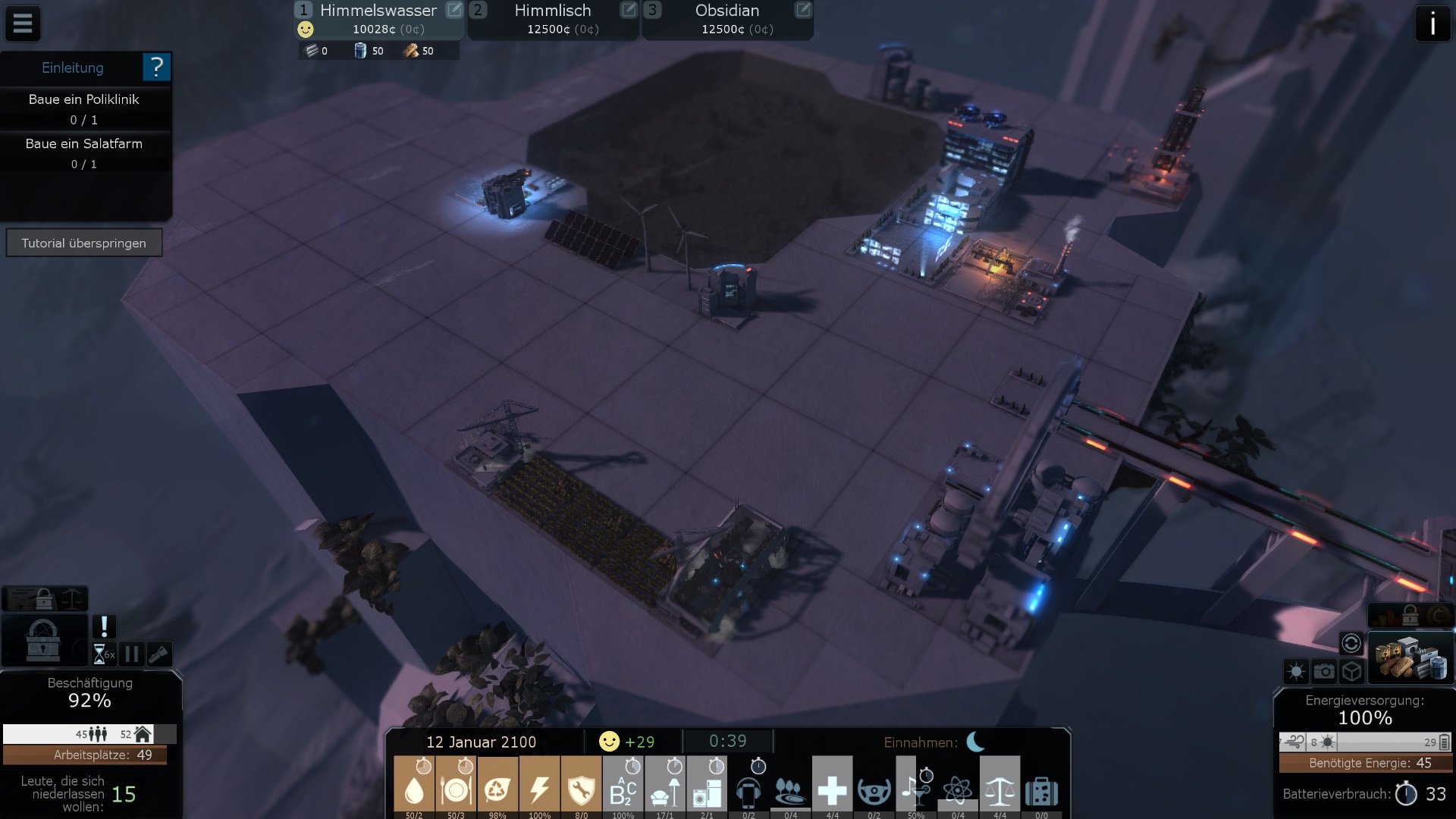Select the lightning bolt energy category
The height and width of the screenshot is (819, 1456).
tap(539, 789)
